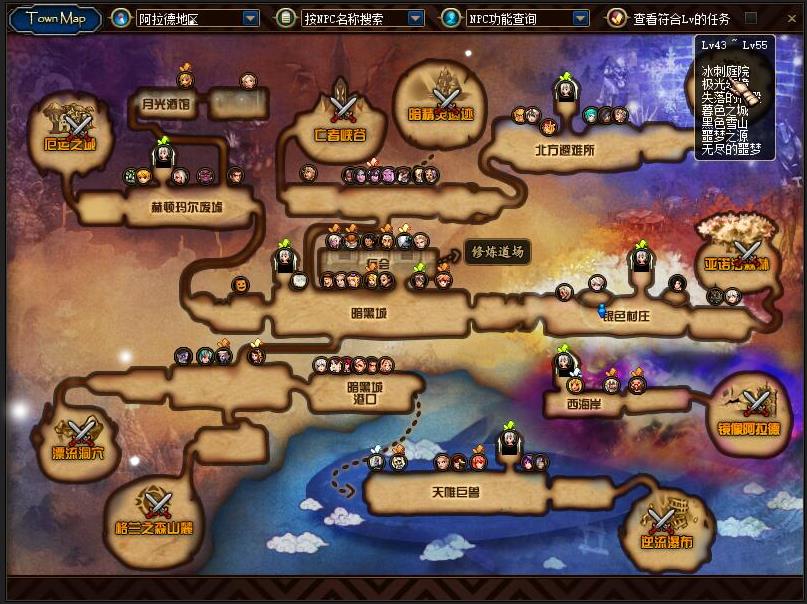Open the 修炼道场 training ground label
This screenshot has width=807, height=604.
(497, 252)
